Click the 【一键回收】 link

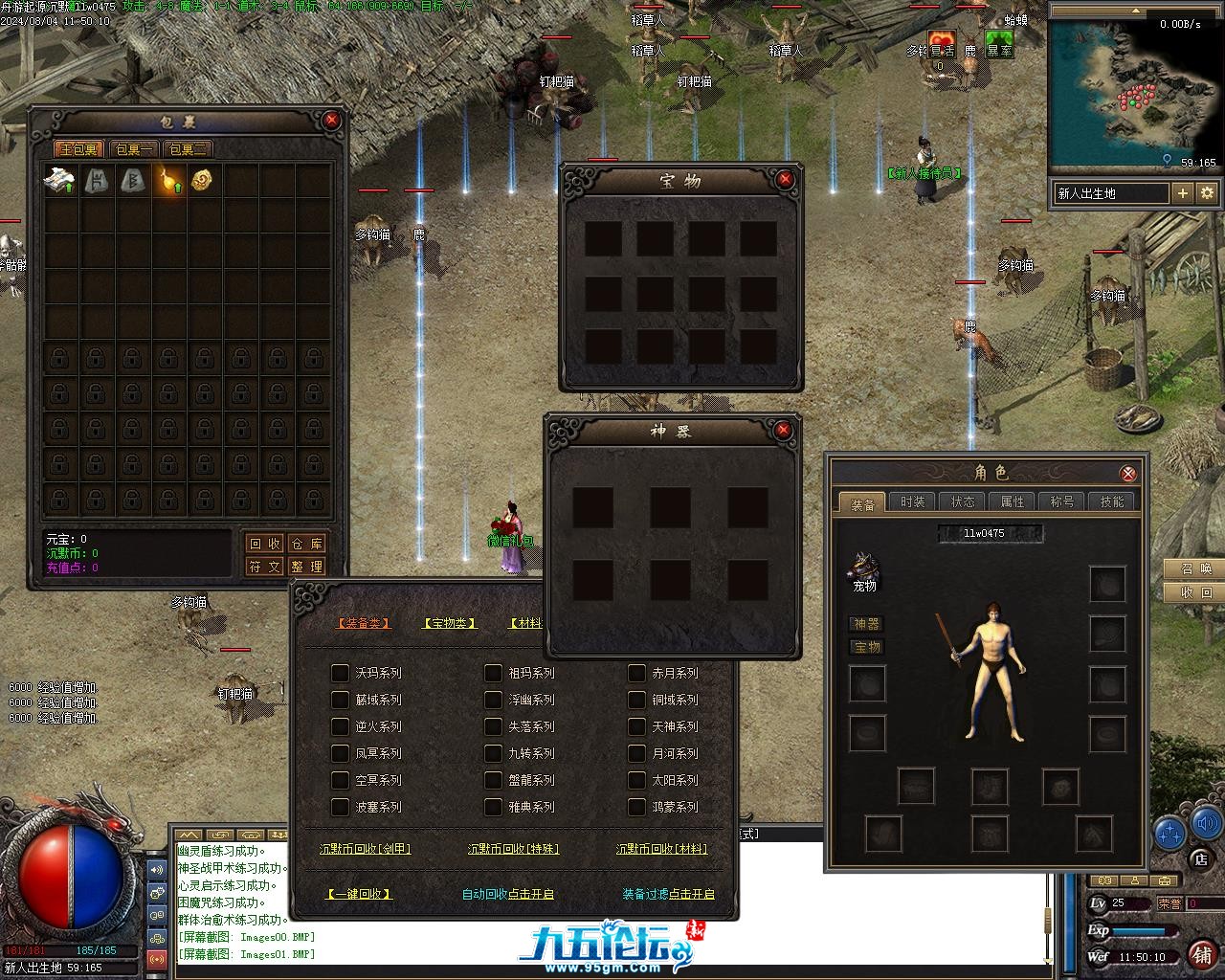click(x=359, y=894)
